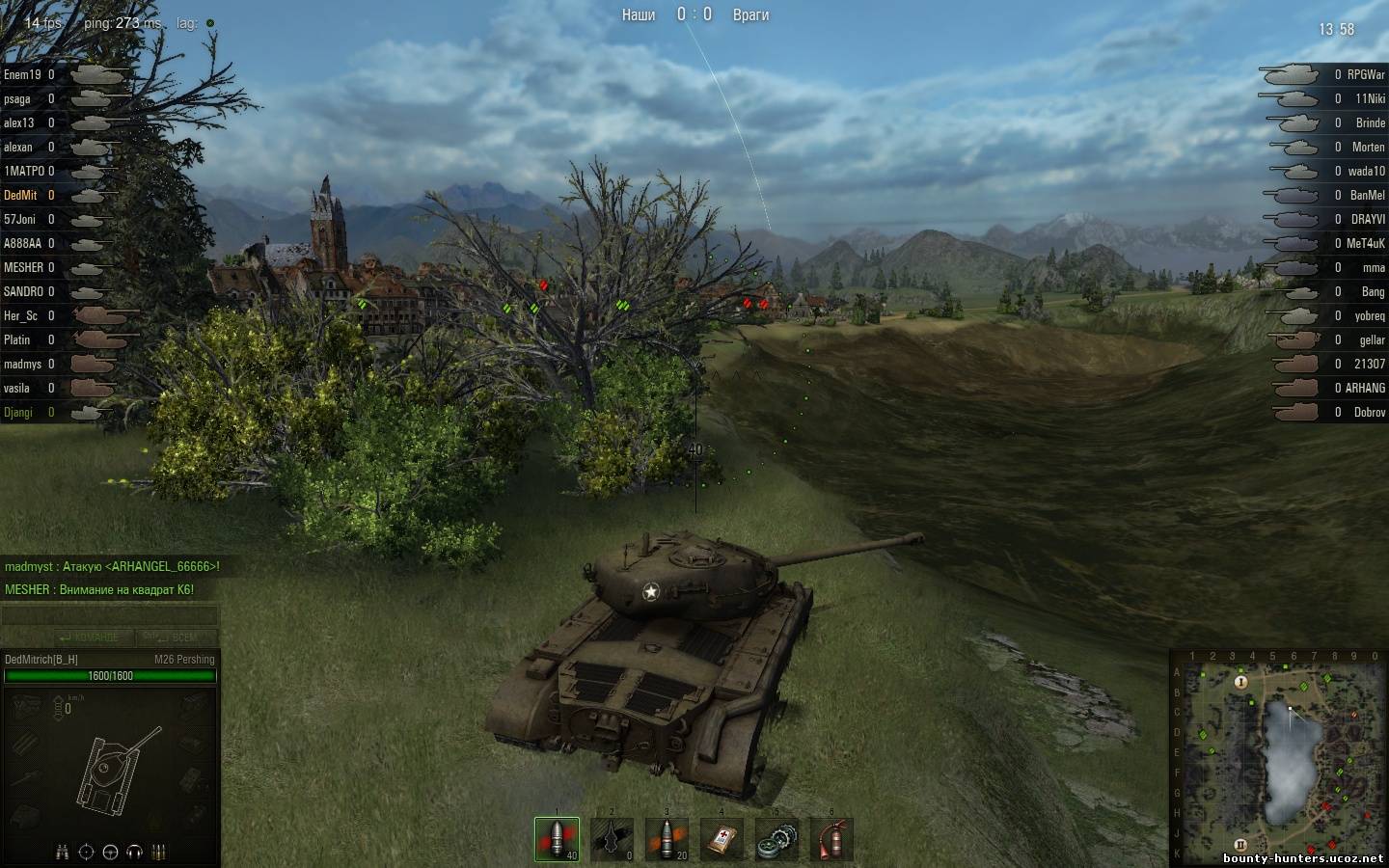This screenshot has width=1389, height=868.
Task: Select player MESHER in allied team list
Action: click(x=24, y=267)
